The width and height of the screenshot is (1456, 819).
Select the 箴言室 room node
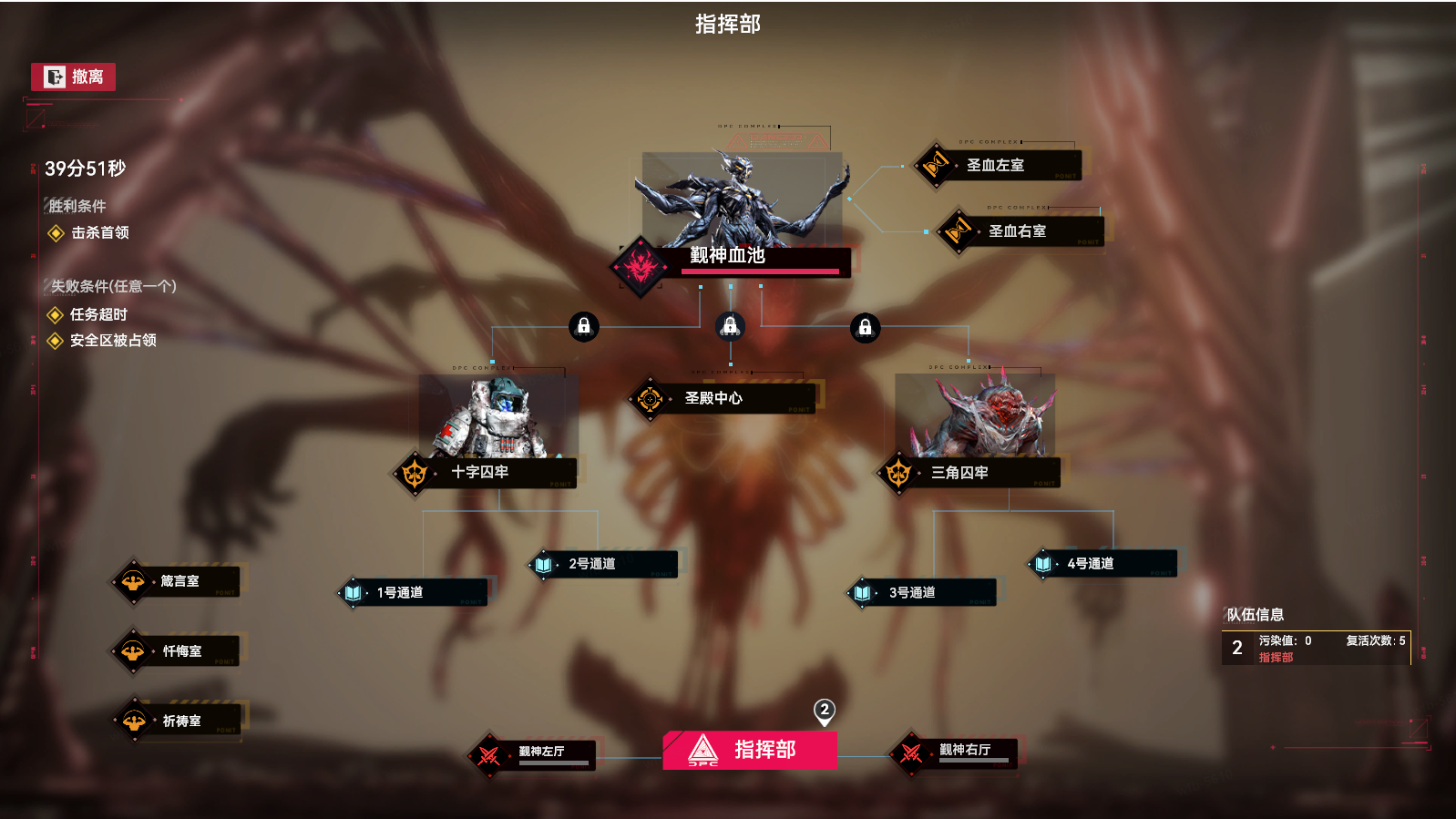pos(179,581)
